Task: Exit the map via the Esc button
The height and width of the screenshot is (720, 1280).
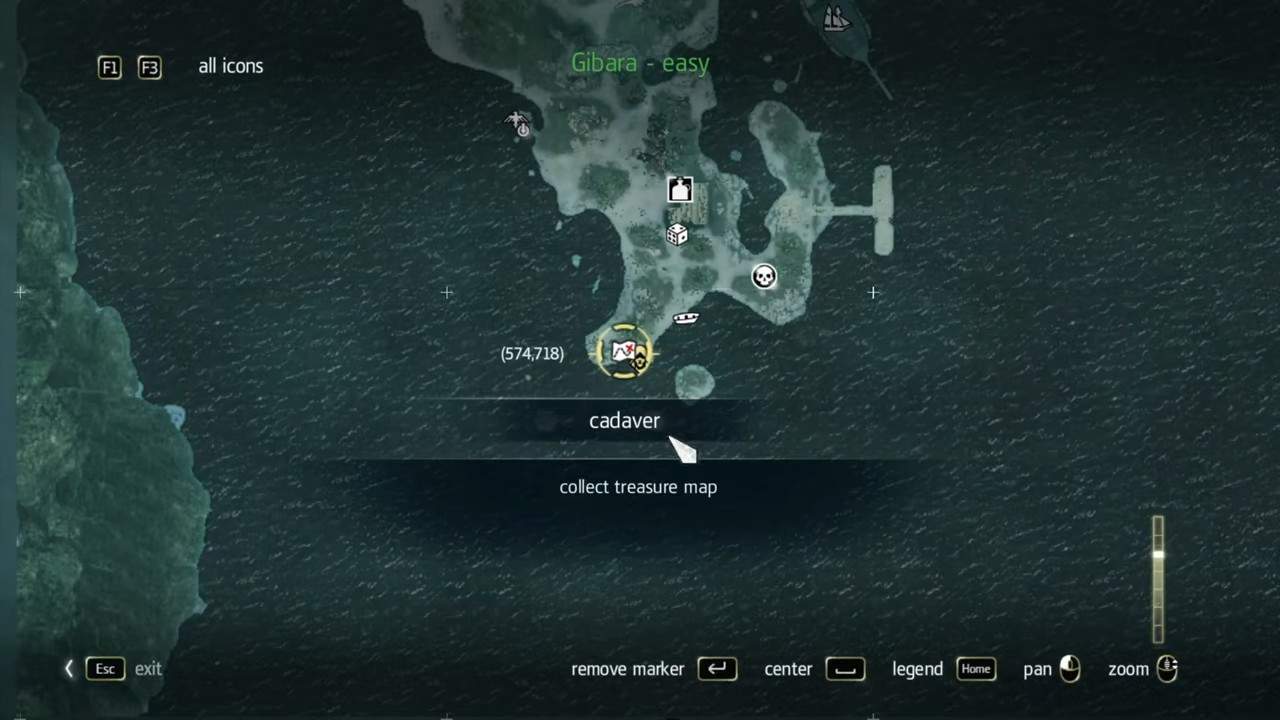Action: coord(104,668)
